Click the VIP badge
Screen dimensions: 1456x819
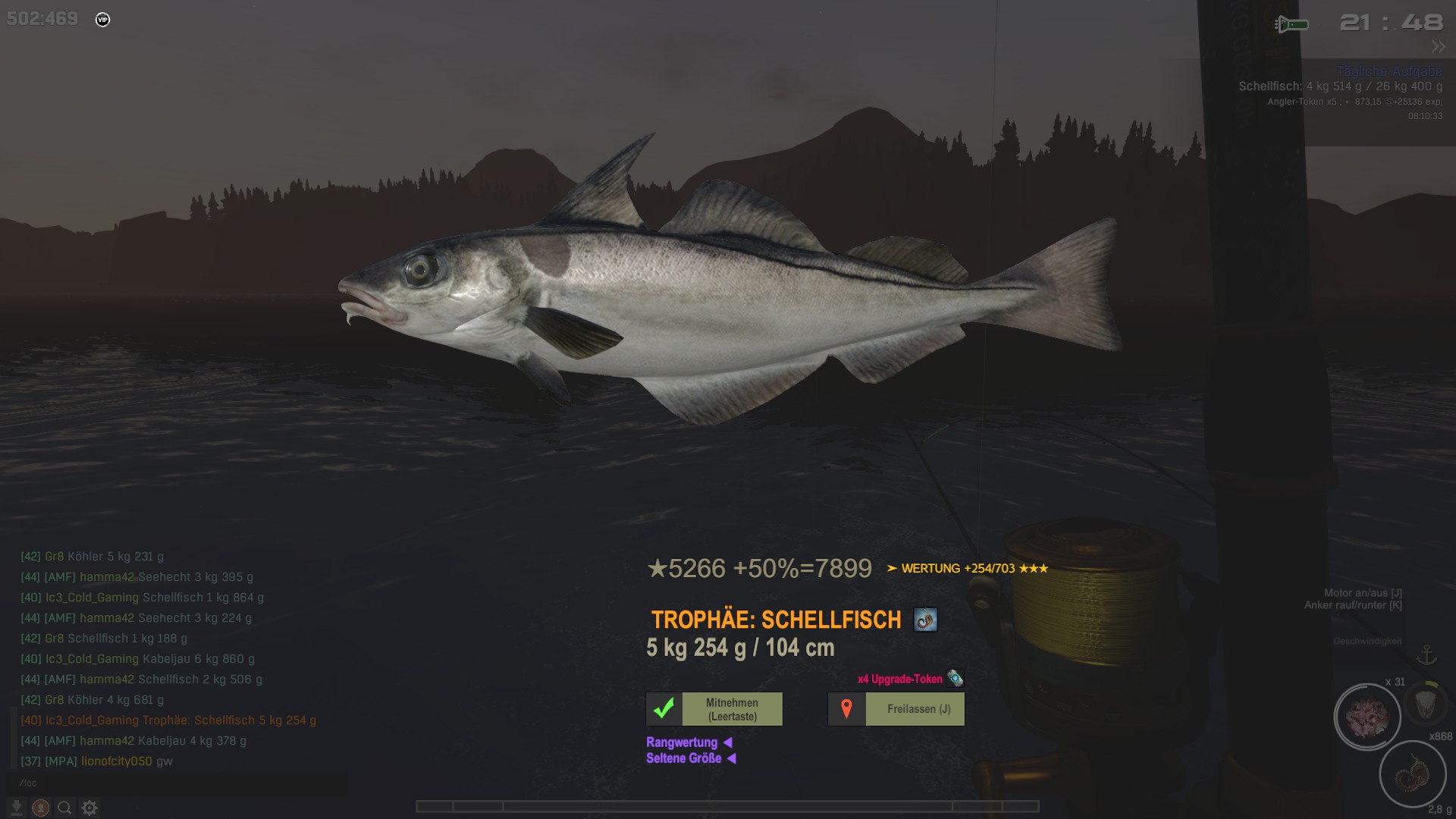[103, 20]
